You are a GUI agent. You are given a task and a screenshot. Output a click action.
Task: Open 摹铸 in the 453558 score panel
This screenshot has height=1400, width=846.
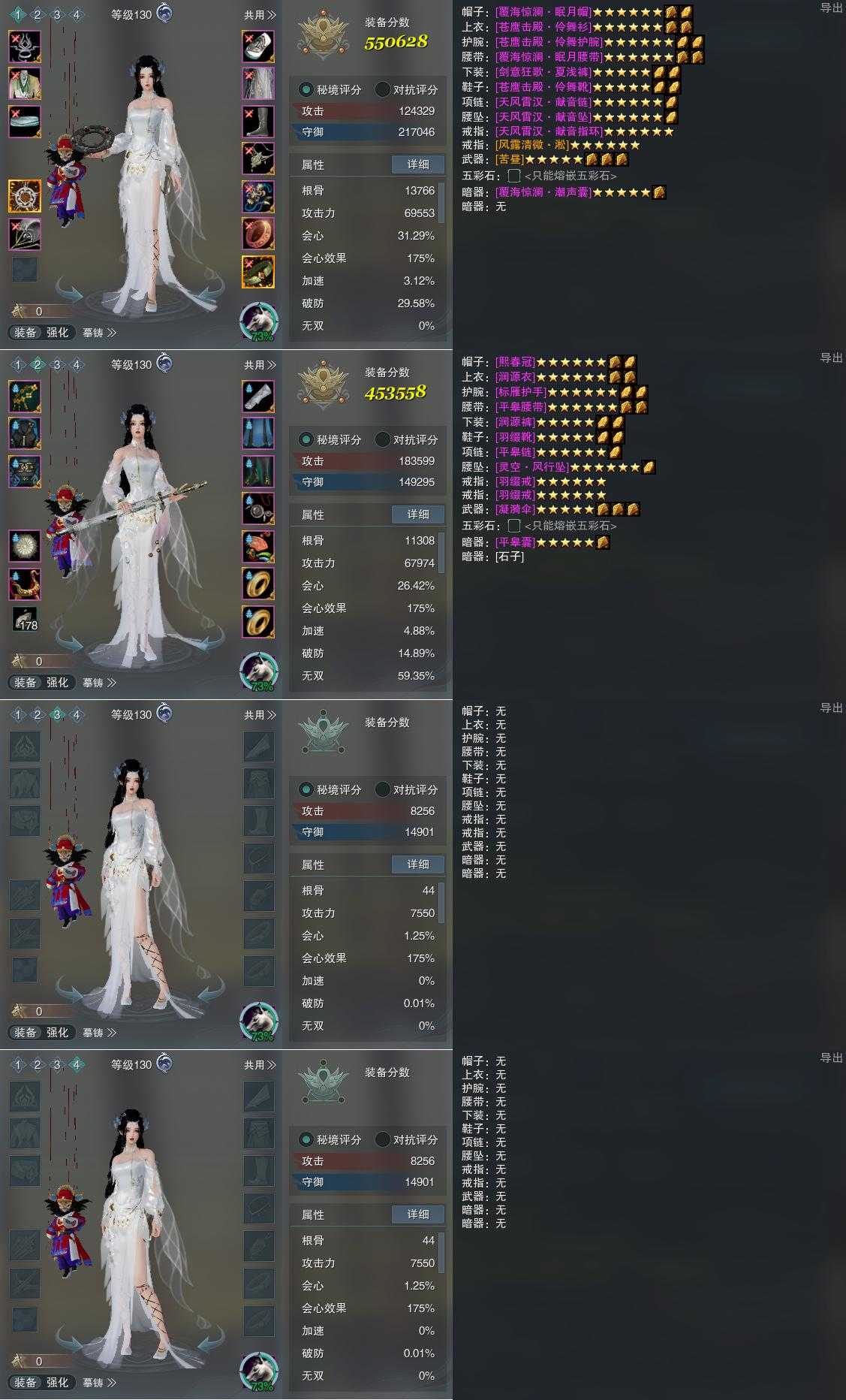(99, 683)
